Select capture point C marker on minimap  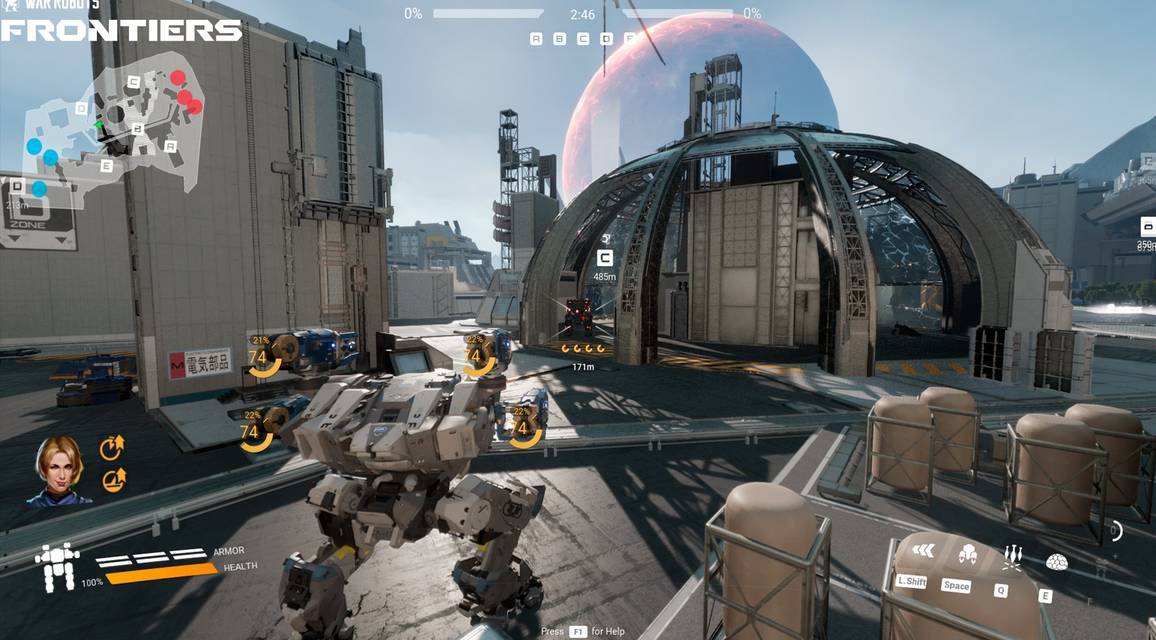point(133,81)
